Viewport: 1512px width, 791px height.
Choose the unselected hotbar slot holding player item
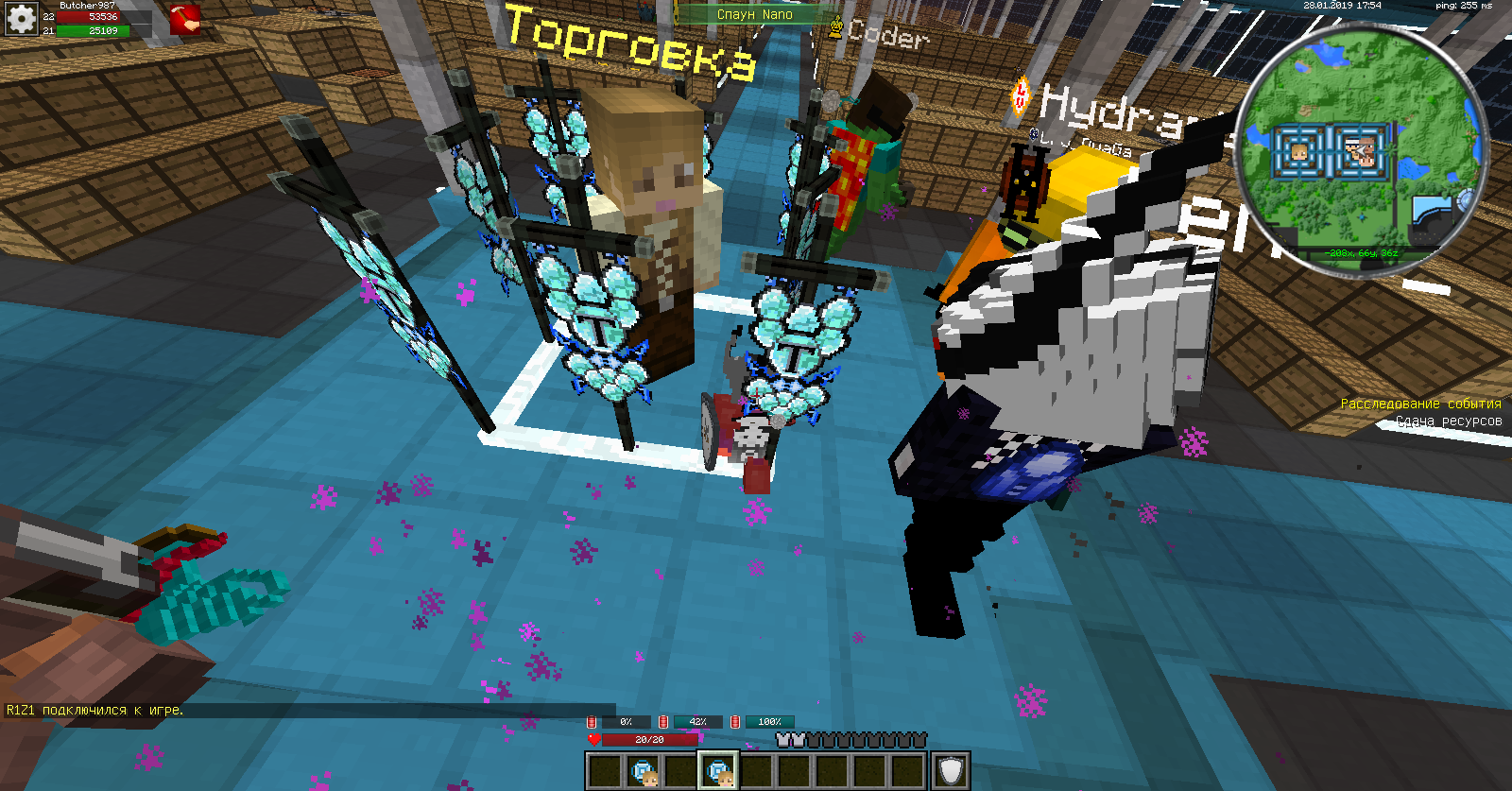click(644, 771)
